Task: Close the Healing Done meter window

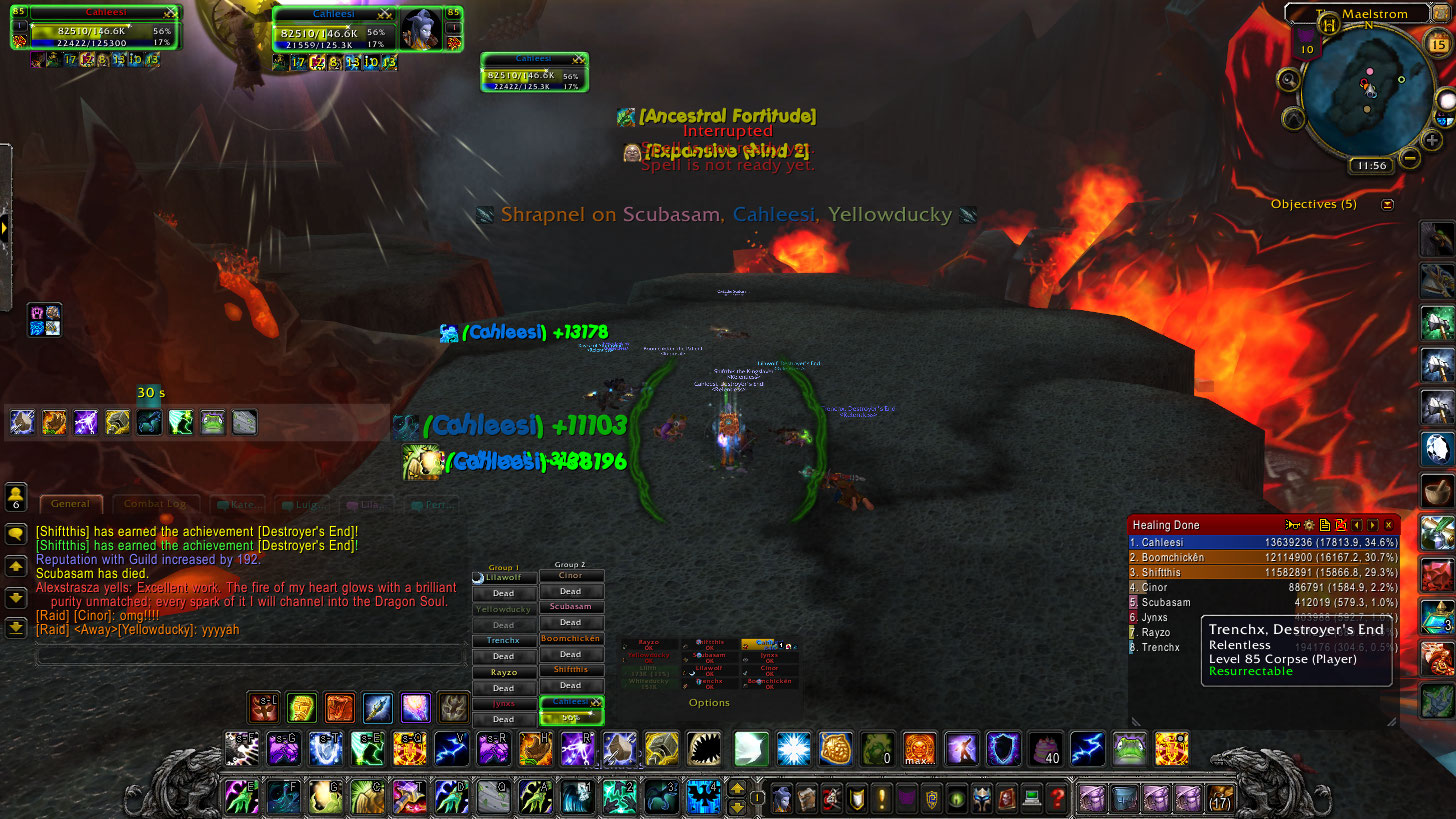Action: [1388, 525]
